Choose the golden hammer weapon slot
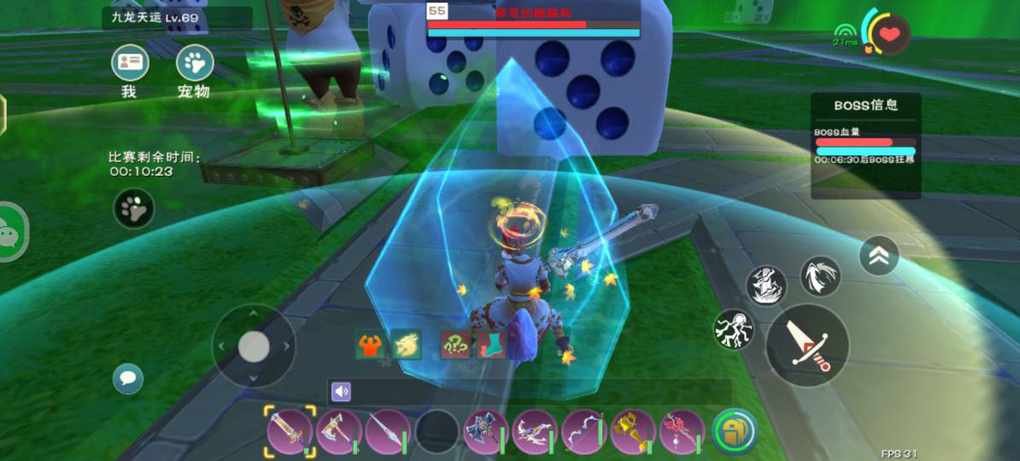The image size is (1020, 461). click(633, 431)
